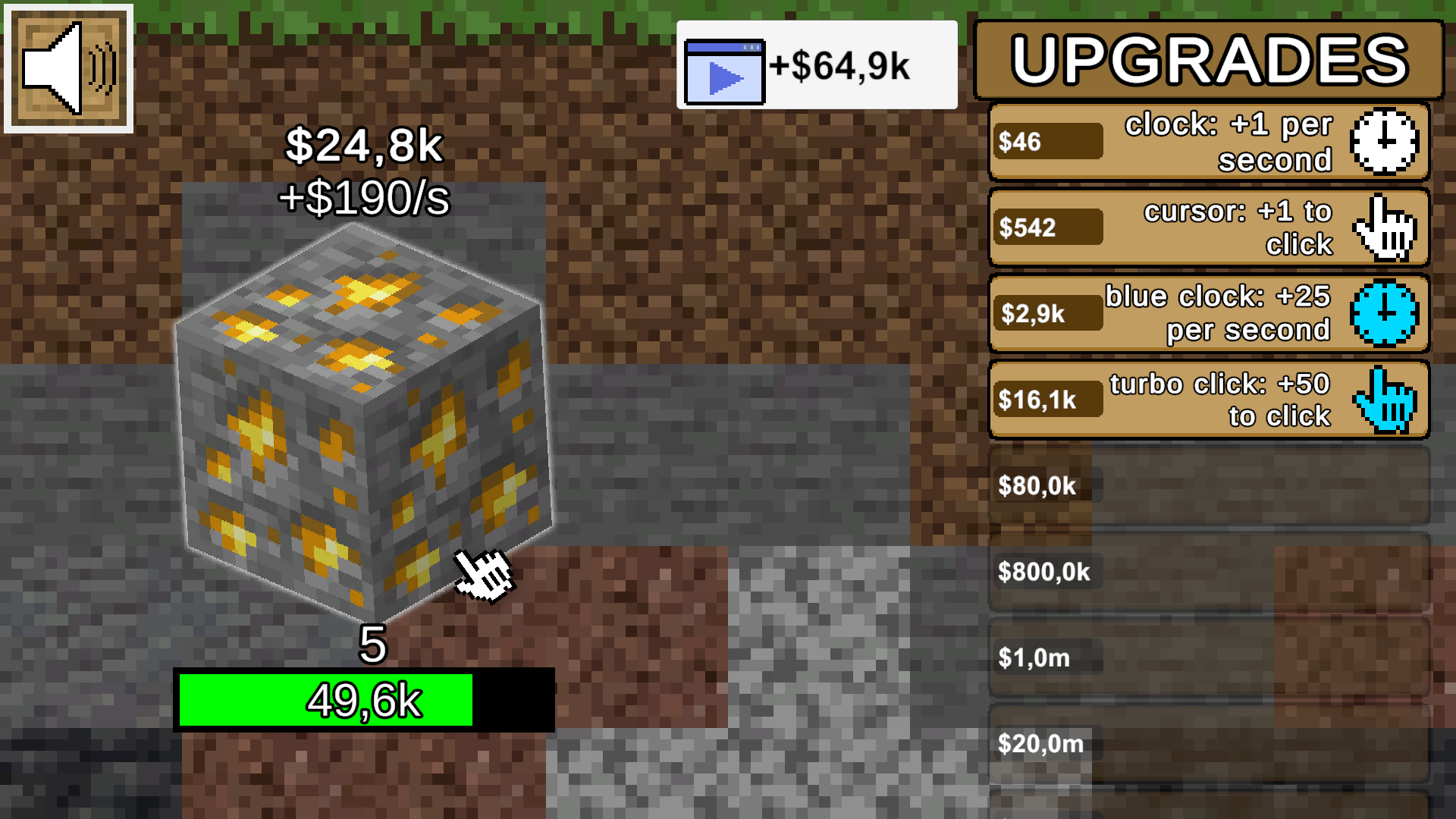
Task: Click the green 49,6k progress bar
Action: click(326, 699)
